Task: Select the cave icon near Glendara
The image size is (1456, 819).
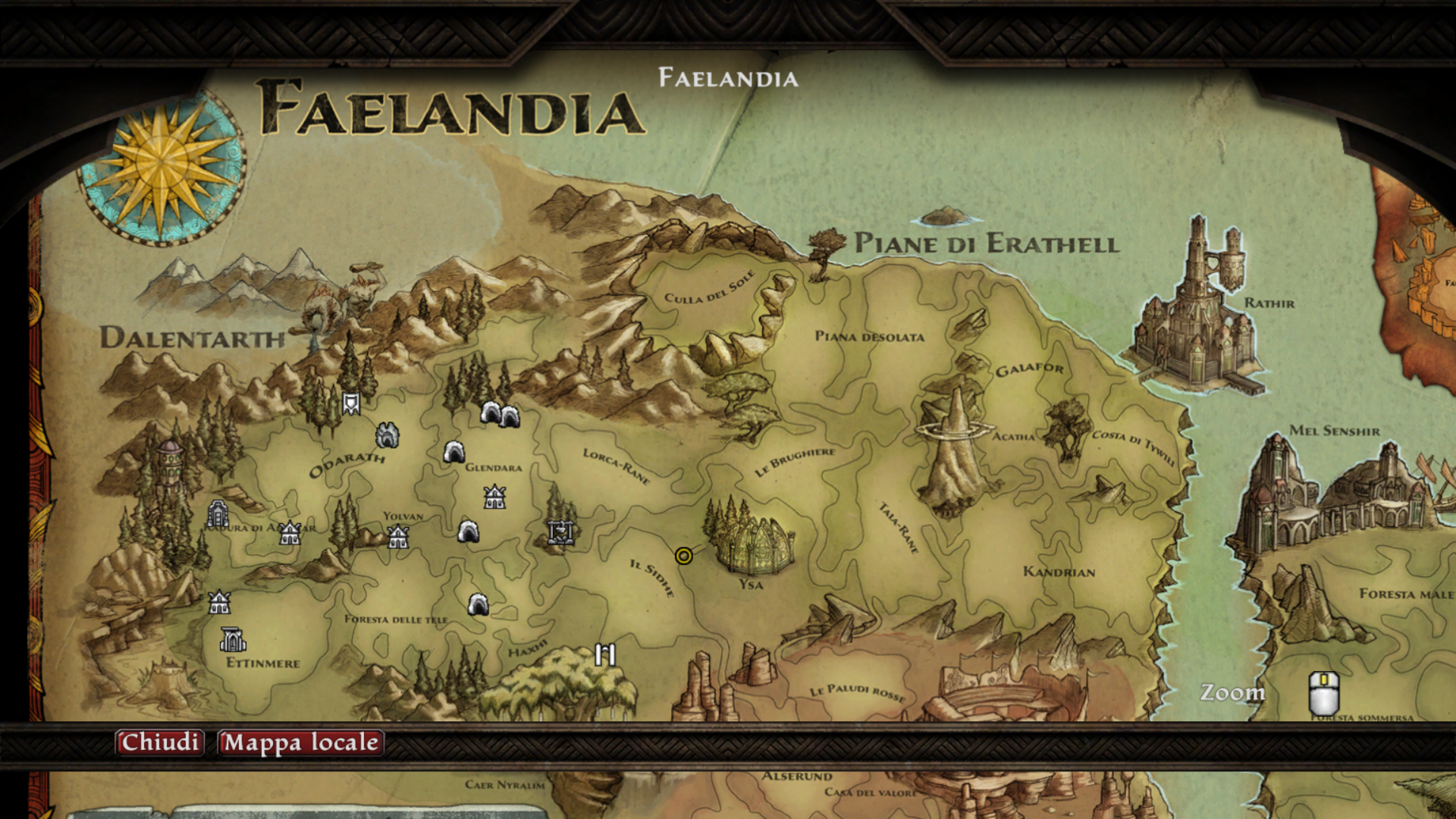Action: coord(455,452)
